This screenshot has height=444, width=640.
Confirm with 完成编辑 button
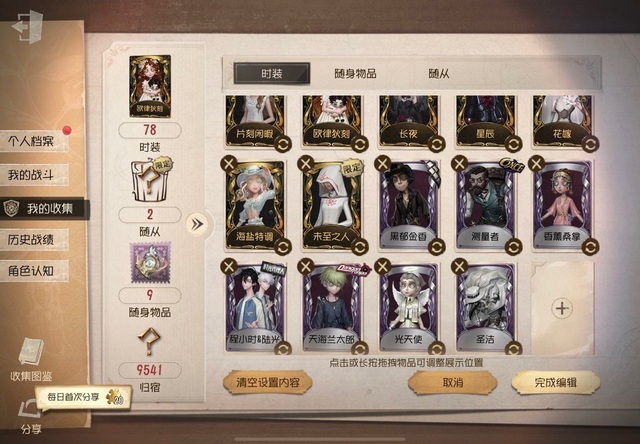pyautogui.click(x=555, y=382)
